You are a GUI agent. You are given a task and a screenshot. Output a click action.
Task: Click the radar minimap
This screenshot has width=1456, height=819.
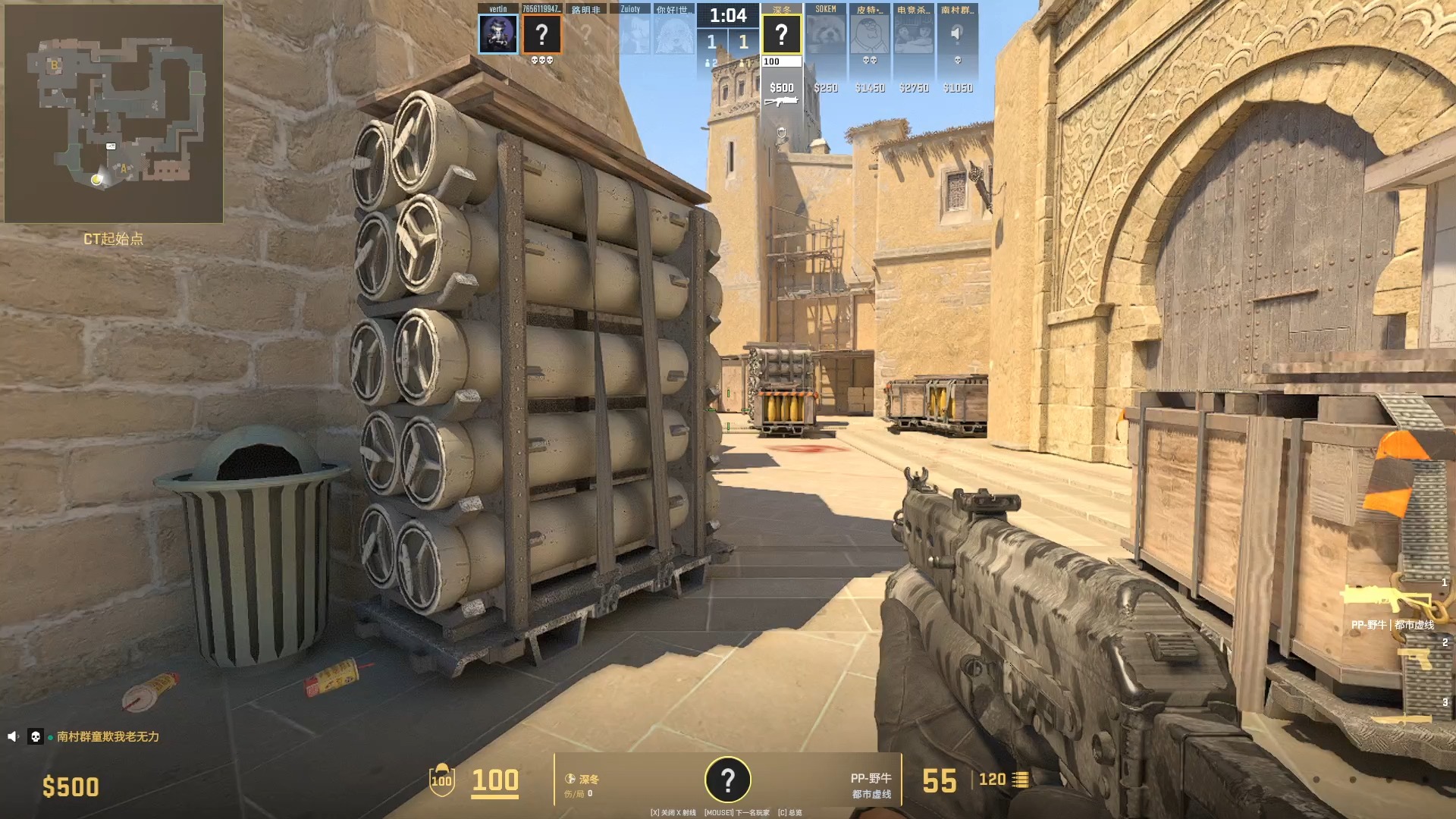point(114,114)
